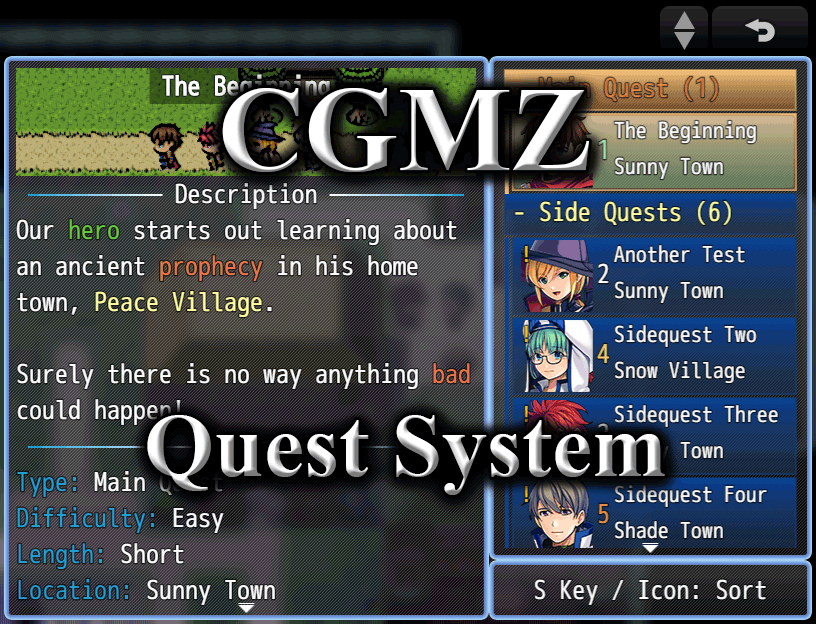Viewport: 816px width, 624px height.
Task: Collapse the Main Quest category header
Action: (651, 89)
